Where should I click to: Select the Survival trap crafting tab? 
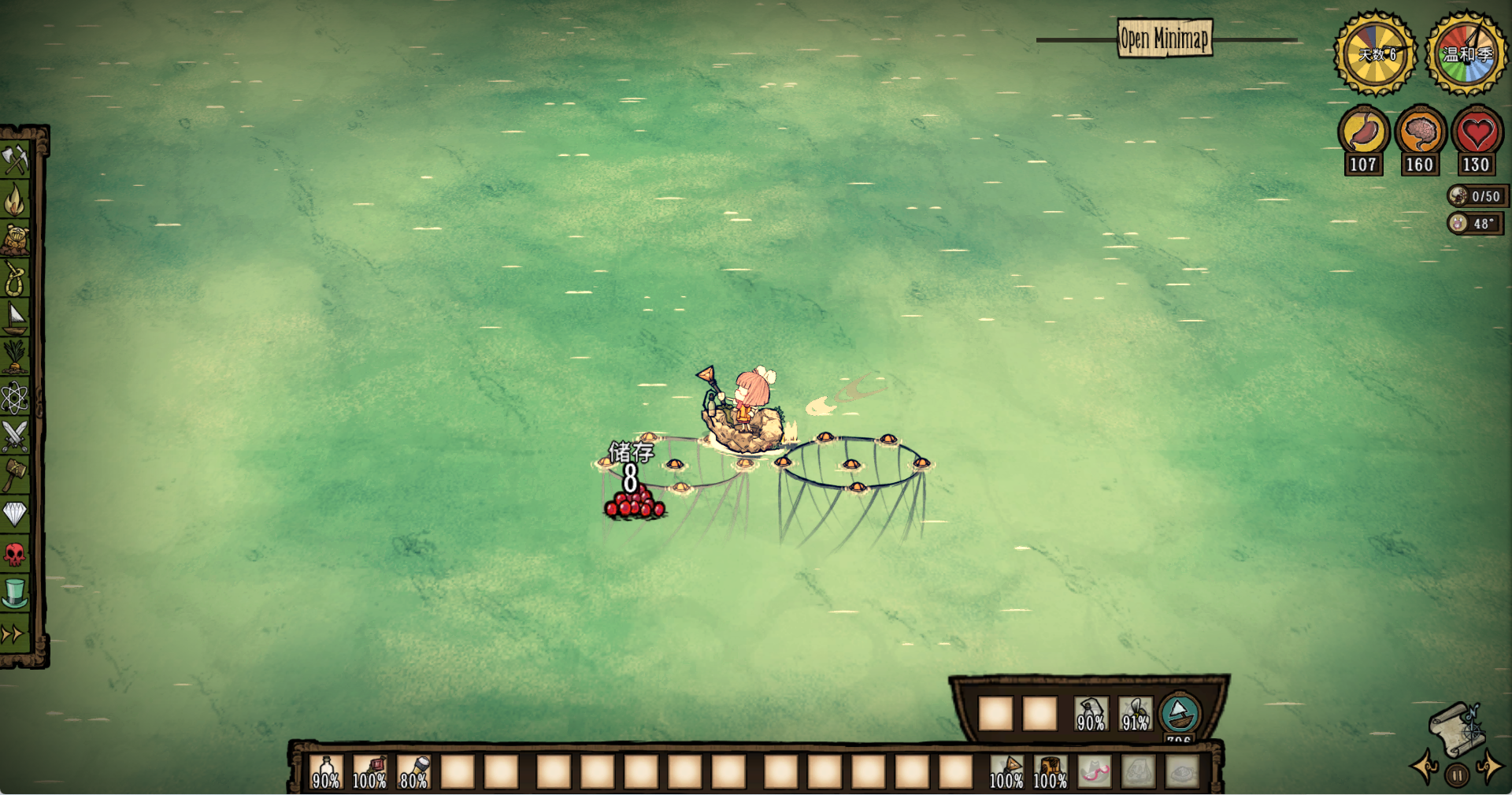[15, 239]
